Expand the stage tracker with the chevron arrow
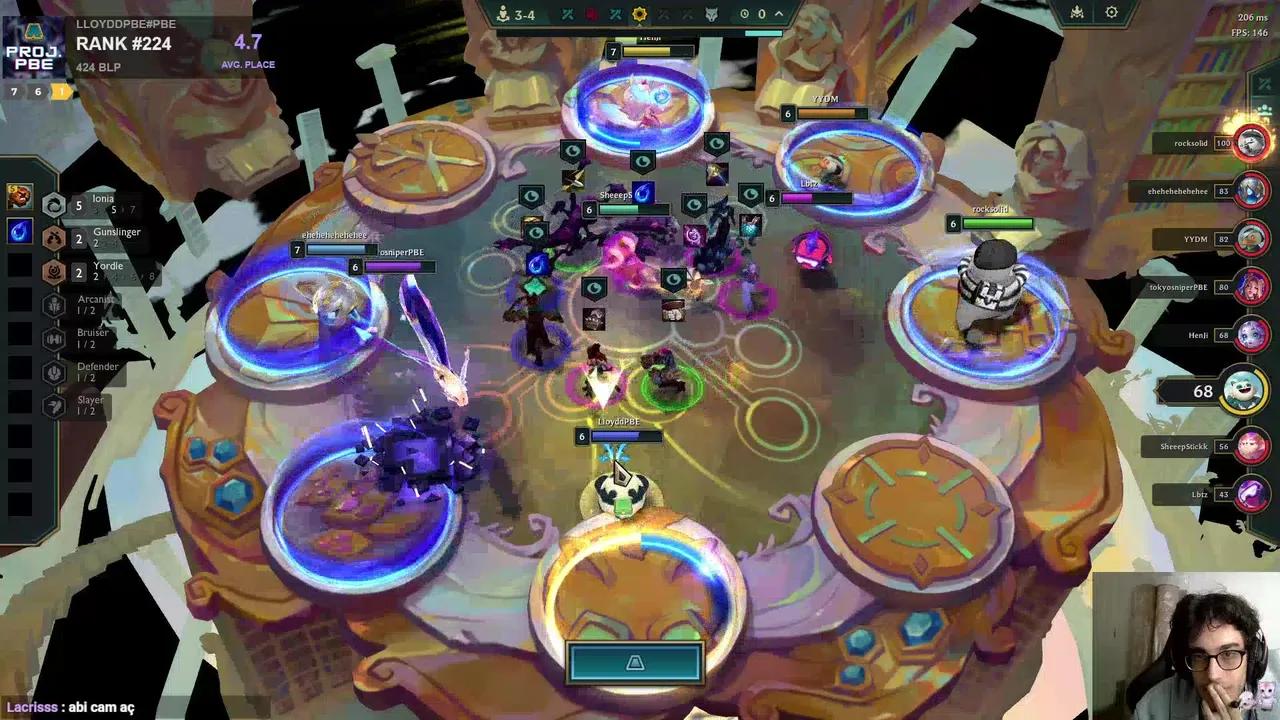The image size is (1280, 720). [779, 14]
